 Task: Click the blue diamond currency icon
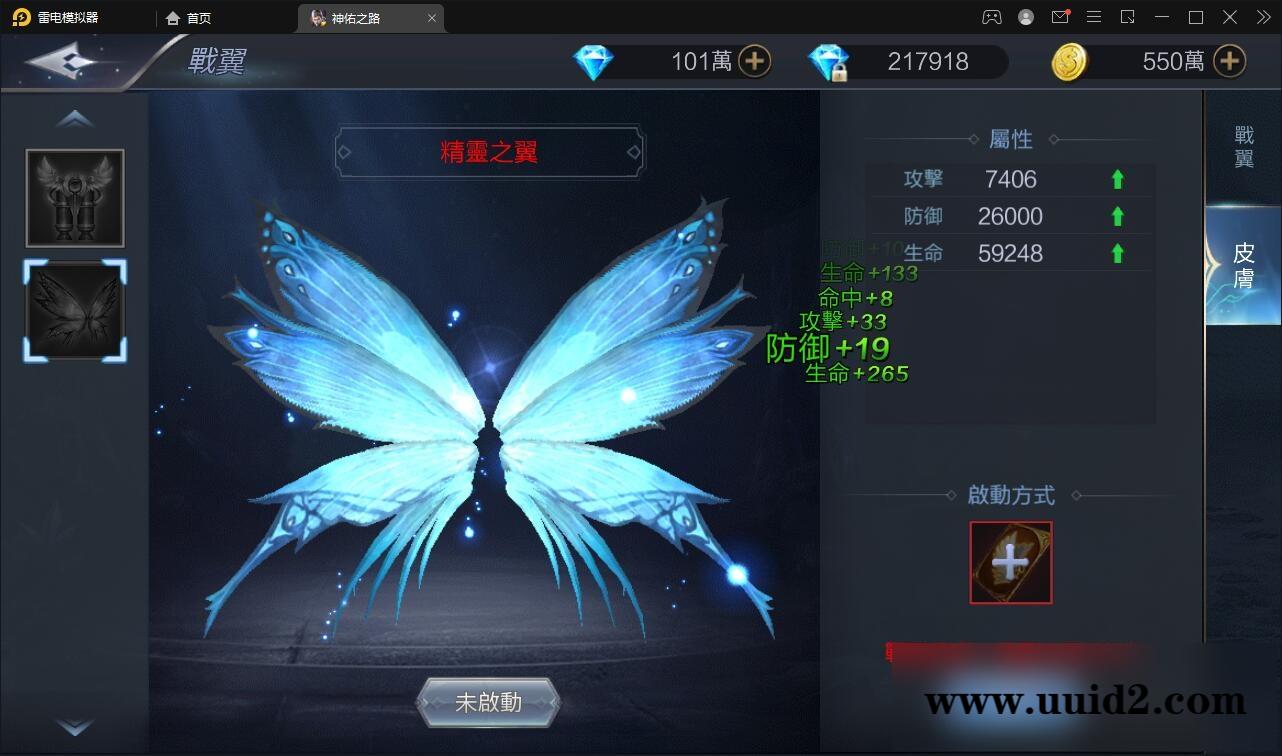pos(593,61)
